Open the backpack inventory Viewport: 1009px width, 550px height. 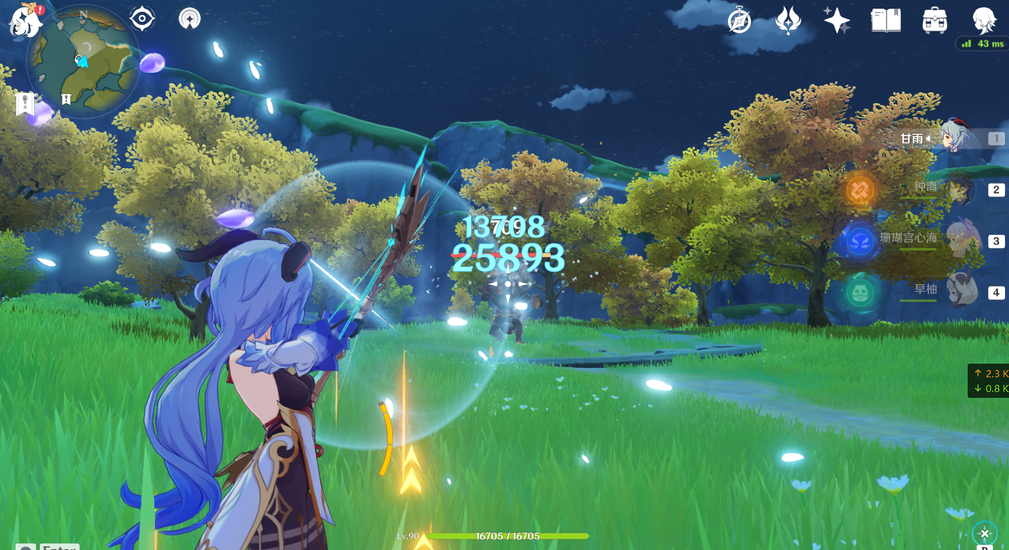[x=934, y=20]
